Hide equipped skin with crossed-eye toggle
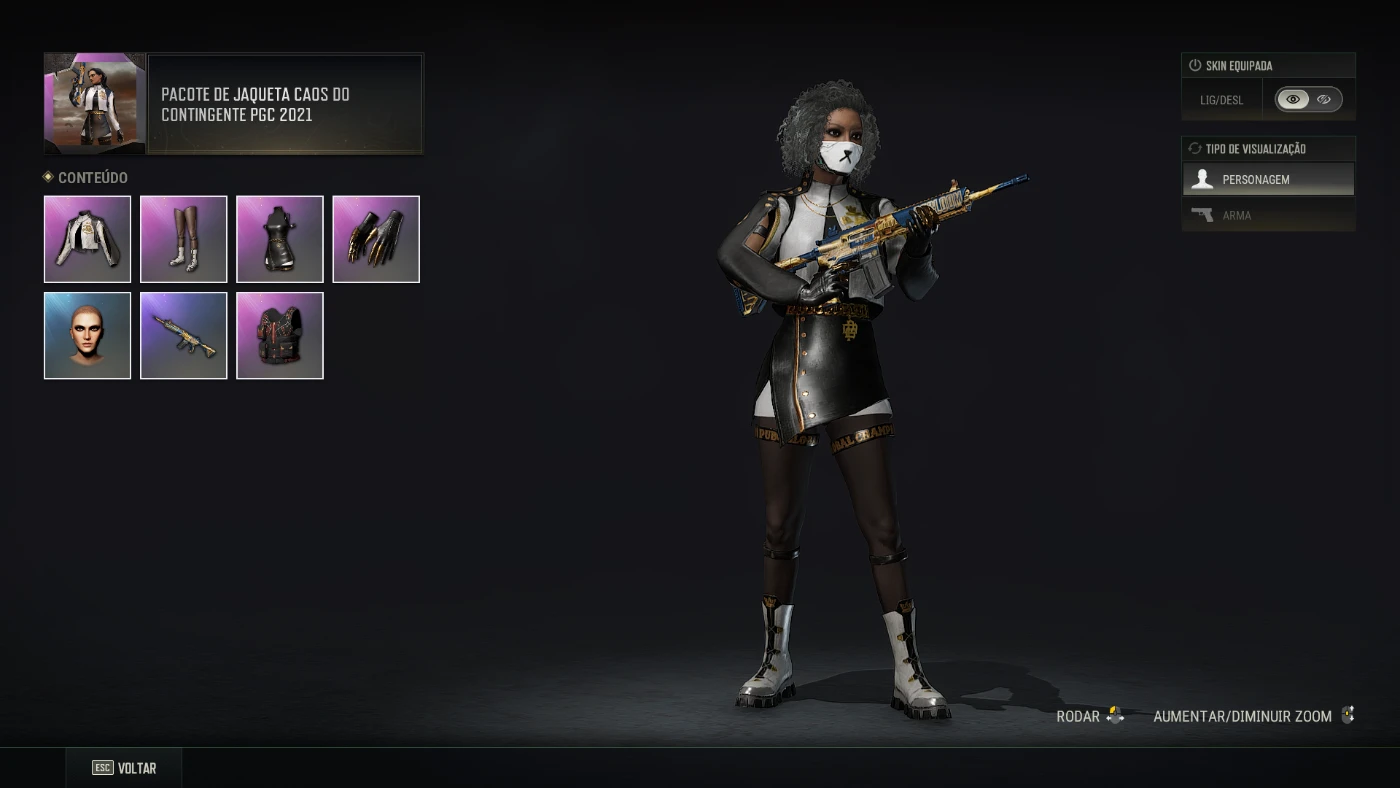1400x788 pixels. pyautogui.click(x=1324, y=99)
